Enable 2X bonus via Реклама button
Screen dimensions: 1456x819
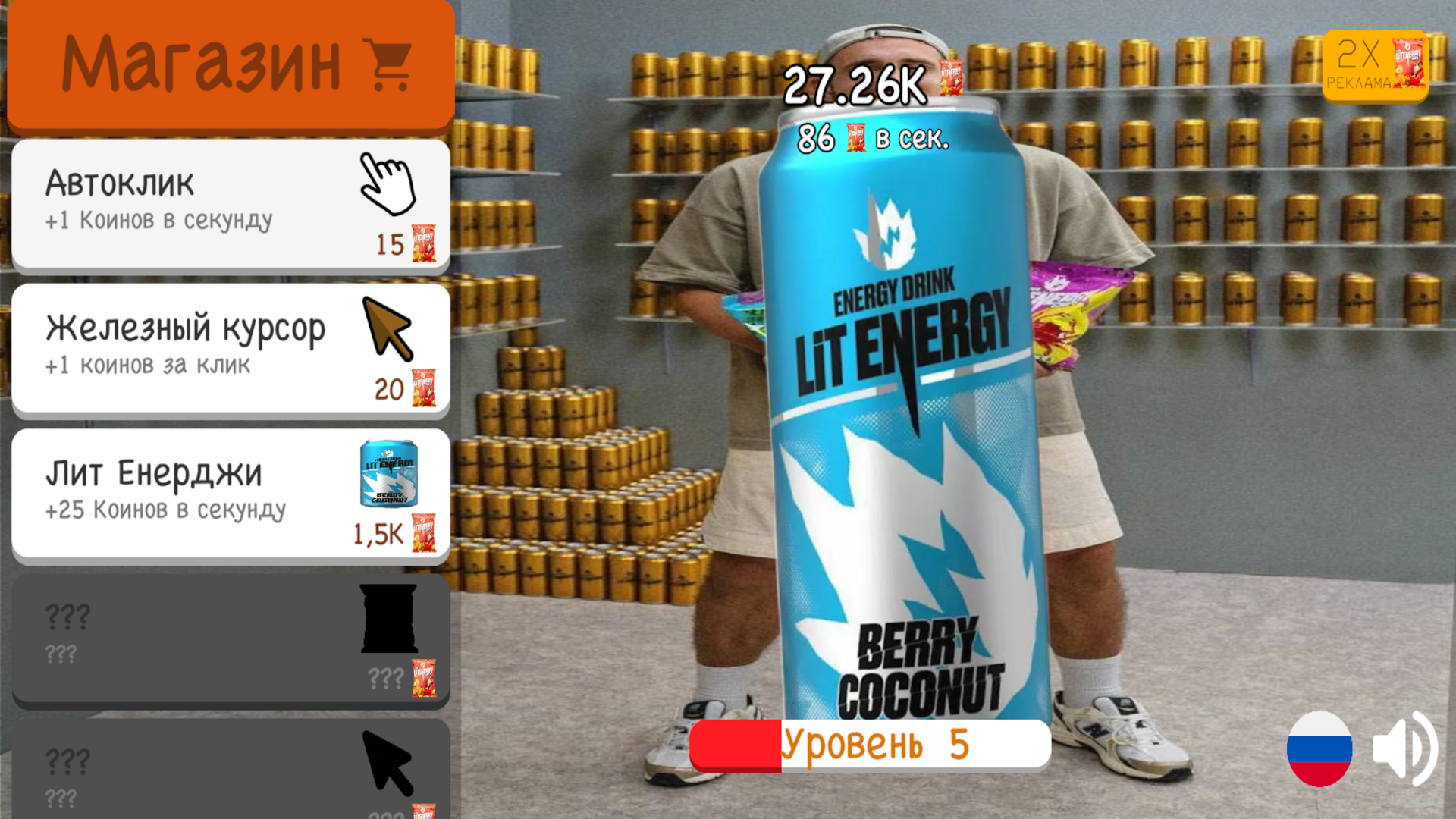coord(1374,64)
